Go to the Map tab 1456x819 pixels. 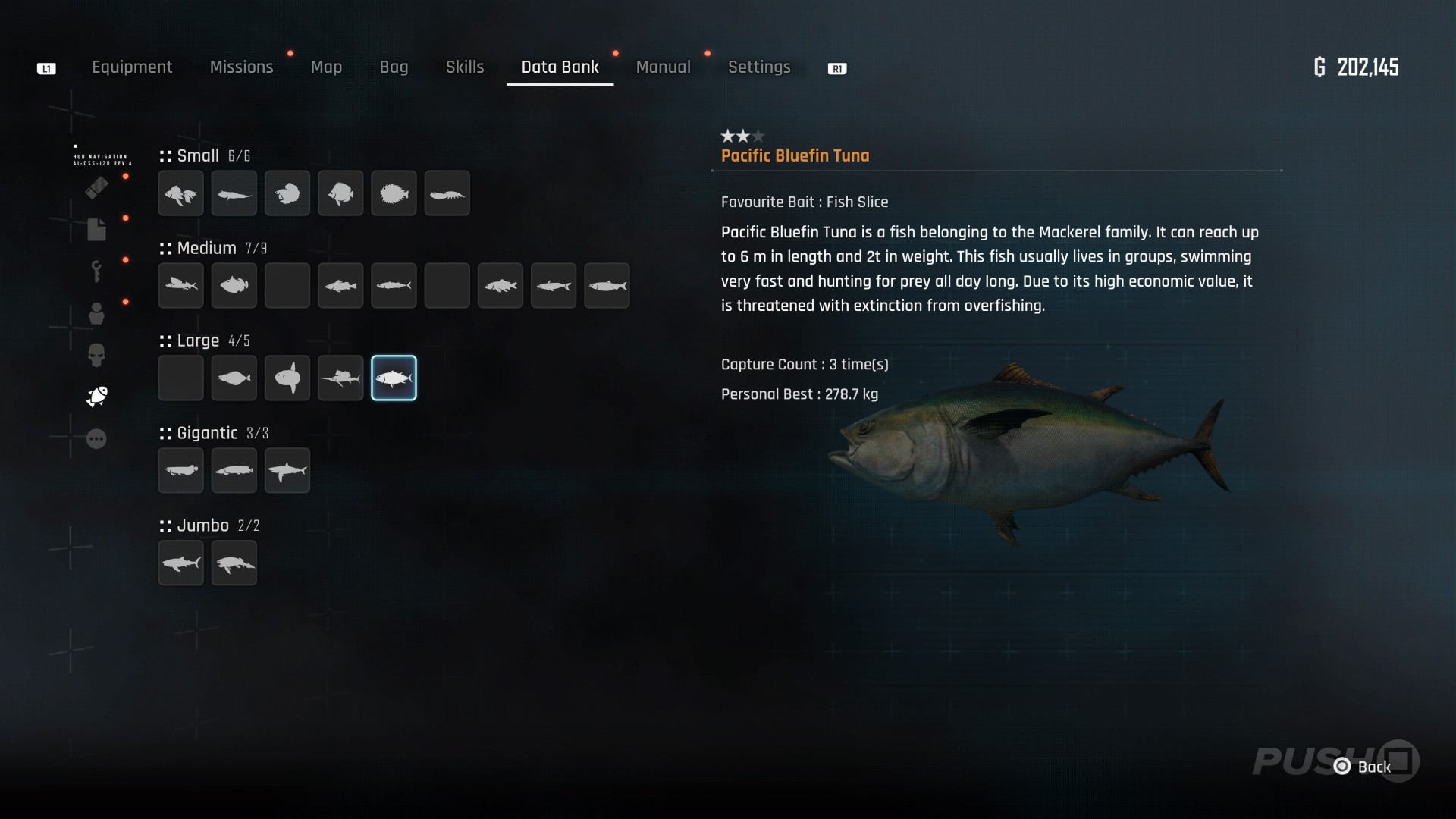coord(326,67)
